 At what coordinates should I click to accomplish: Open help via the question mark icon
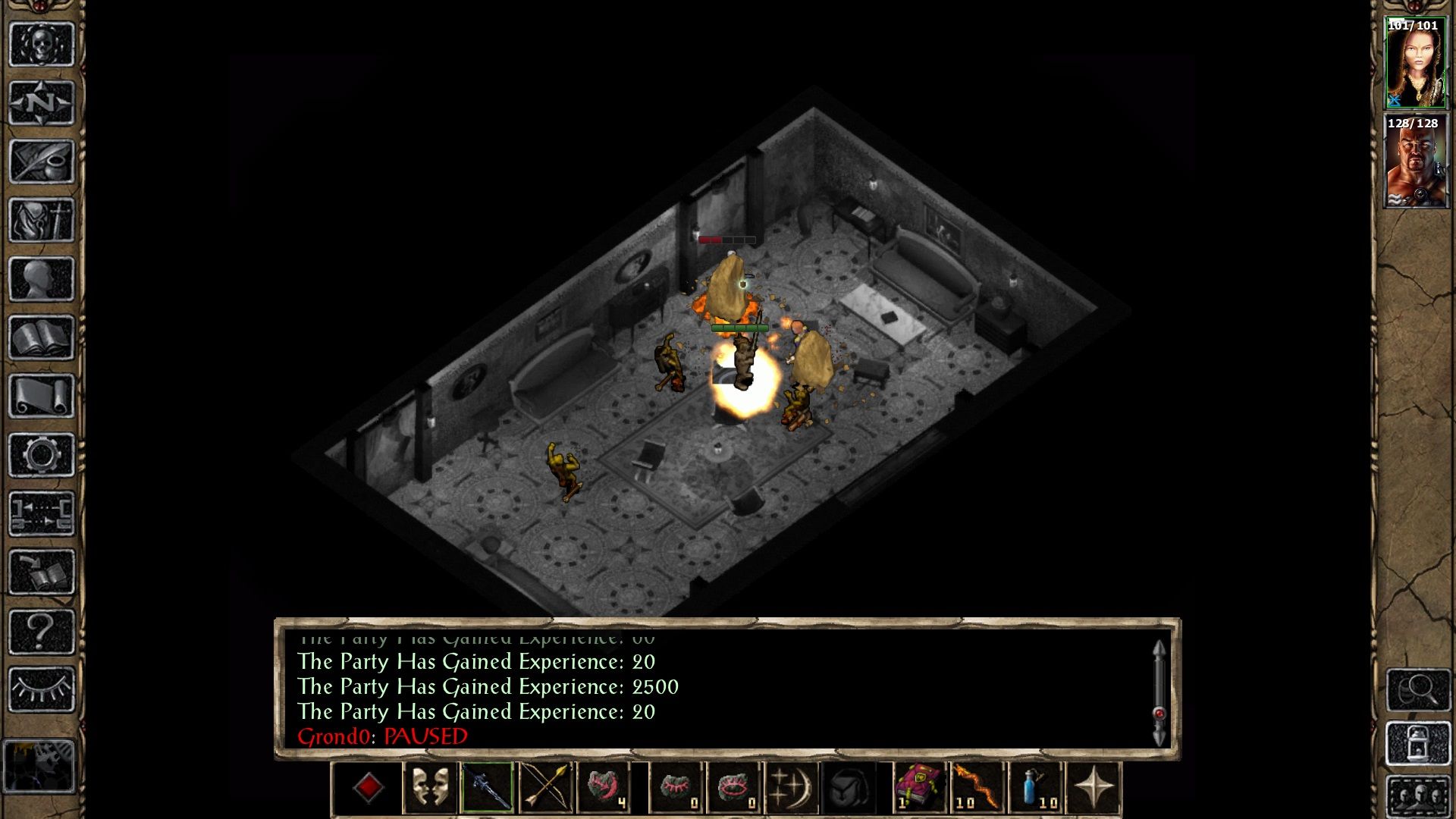[x=42, y=632]
